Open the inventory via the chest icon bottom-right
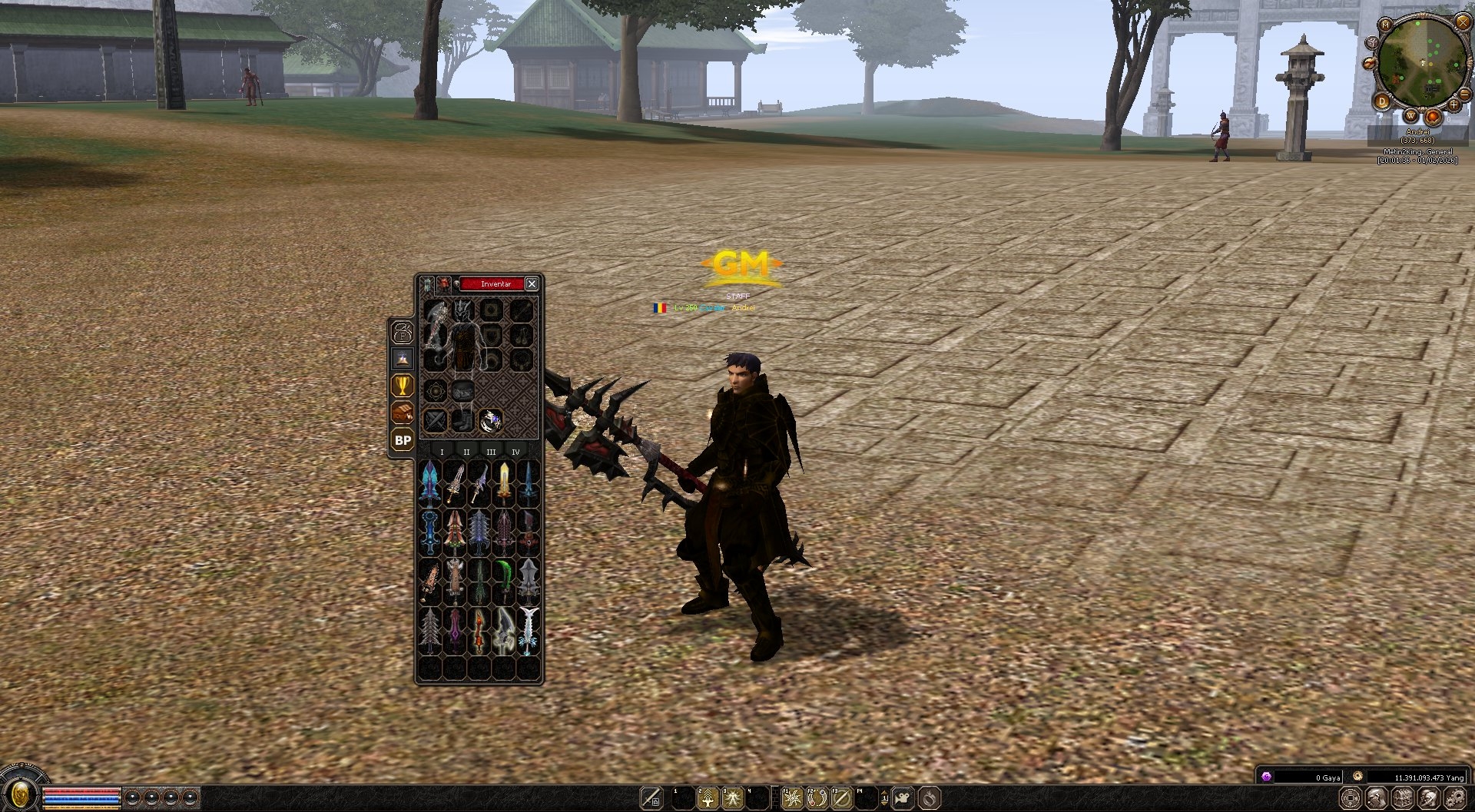Viewport: 1475px width, 812px height. click(1402, 799)
